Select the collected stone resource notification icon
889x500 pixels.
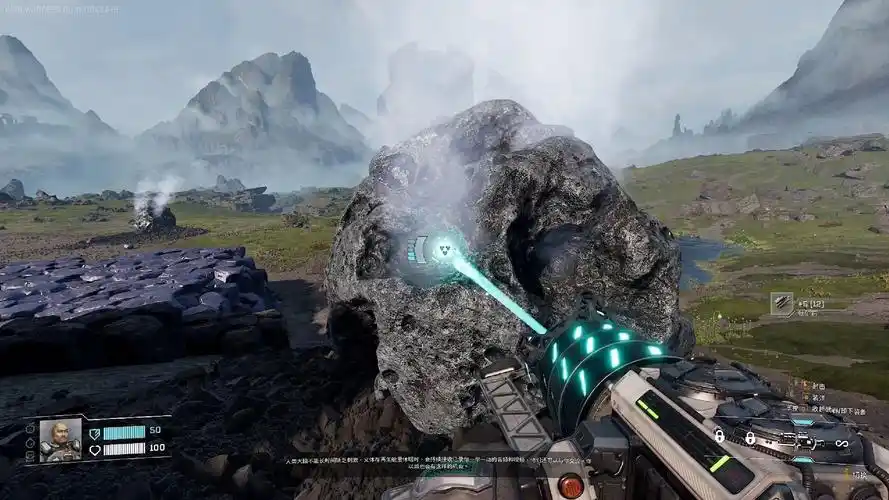point(781,303)
